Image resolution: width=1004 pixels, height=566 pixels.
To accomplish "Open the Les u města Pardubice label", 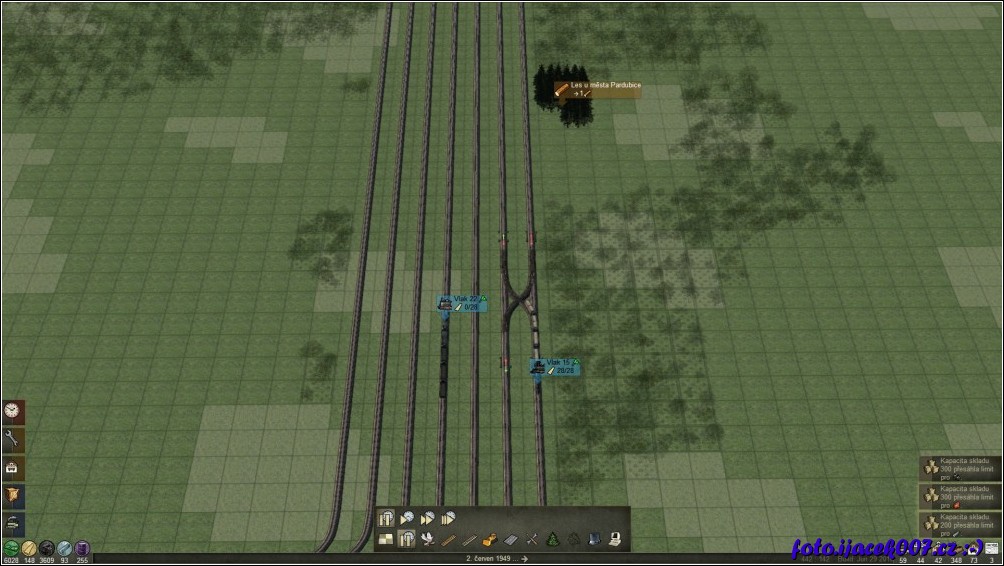I will pos(598,90).
